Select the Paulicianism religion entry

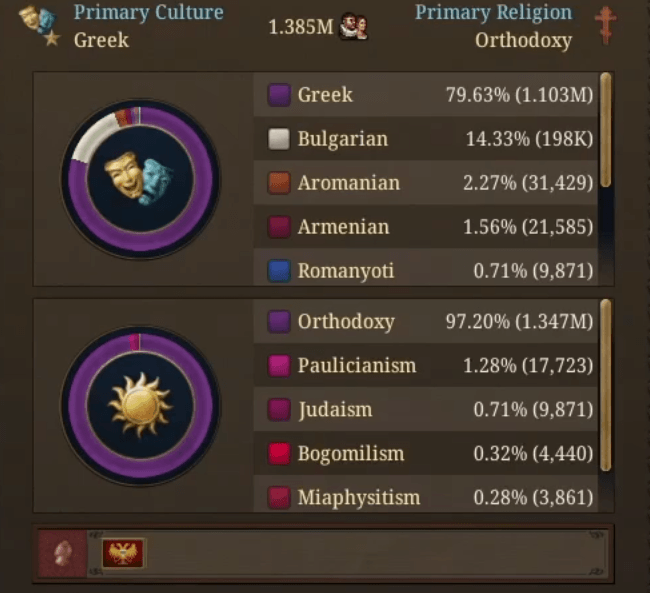(x=425, y=365)
